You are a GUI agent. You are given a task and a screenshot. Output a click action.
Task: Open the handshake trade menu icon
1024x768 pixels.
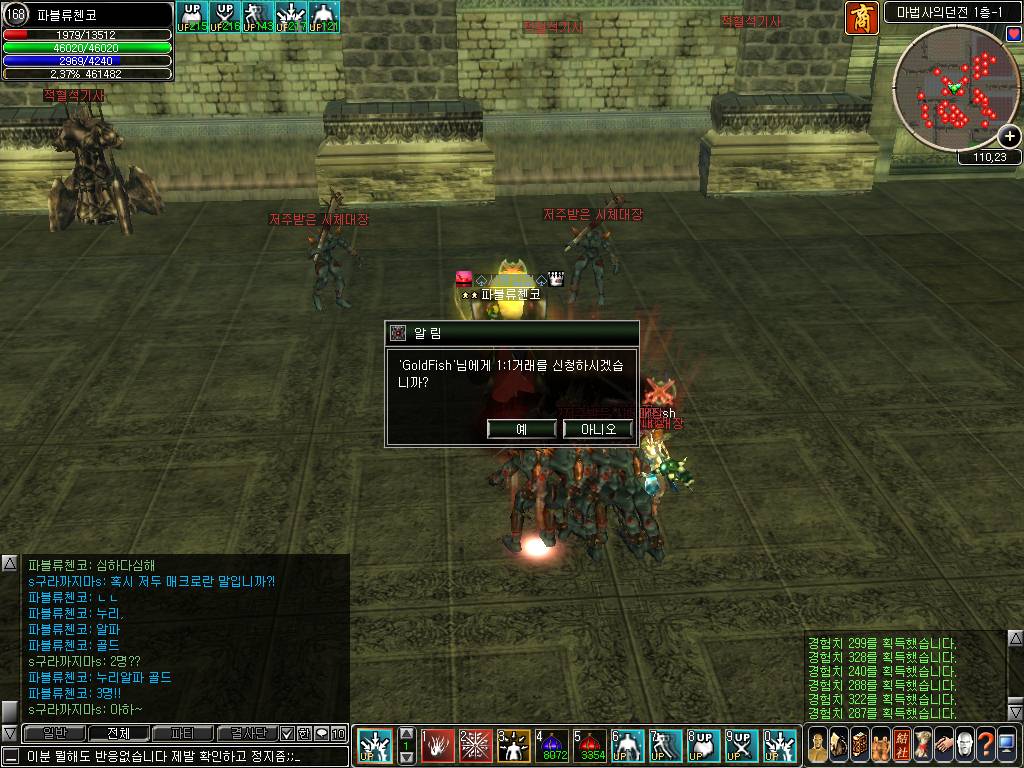tap(942, 745)
